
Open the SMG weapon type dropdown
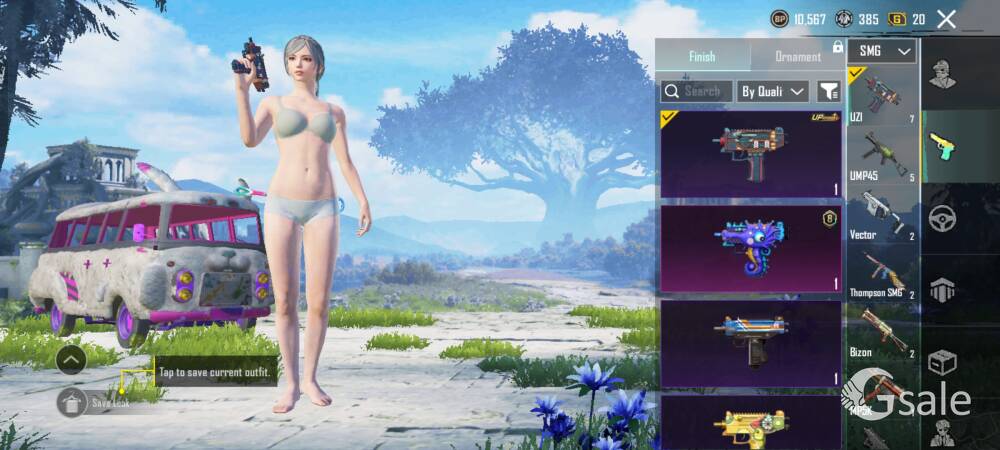click(x=882, y=51)
